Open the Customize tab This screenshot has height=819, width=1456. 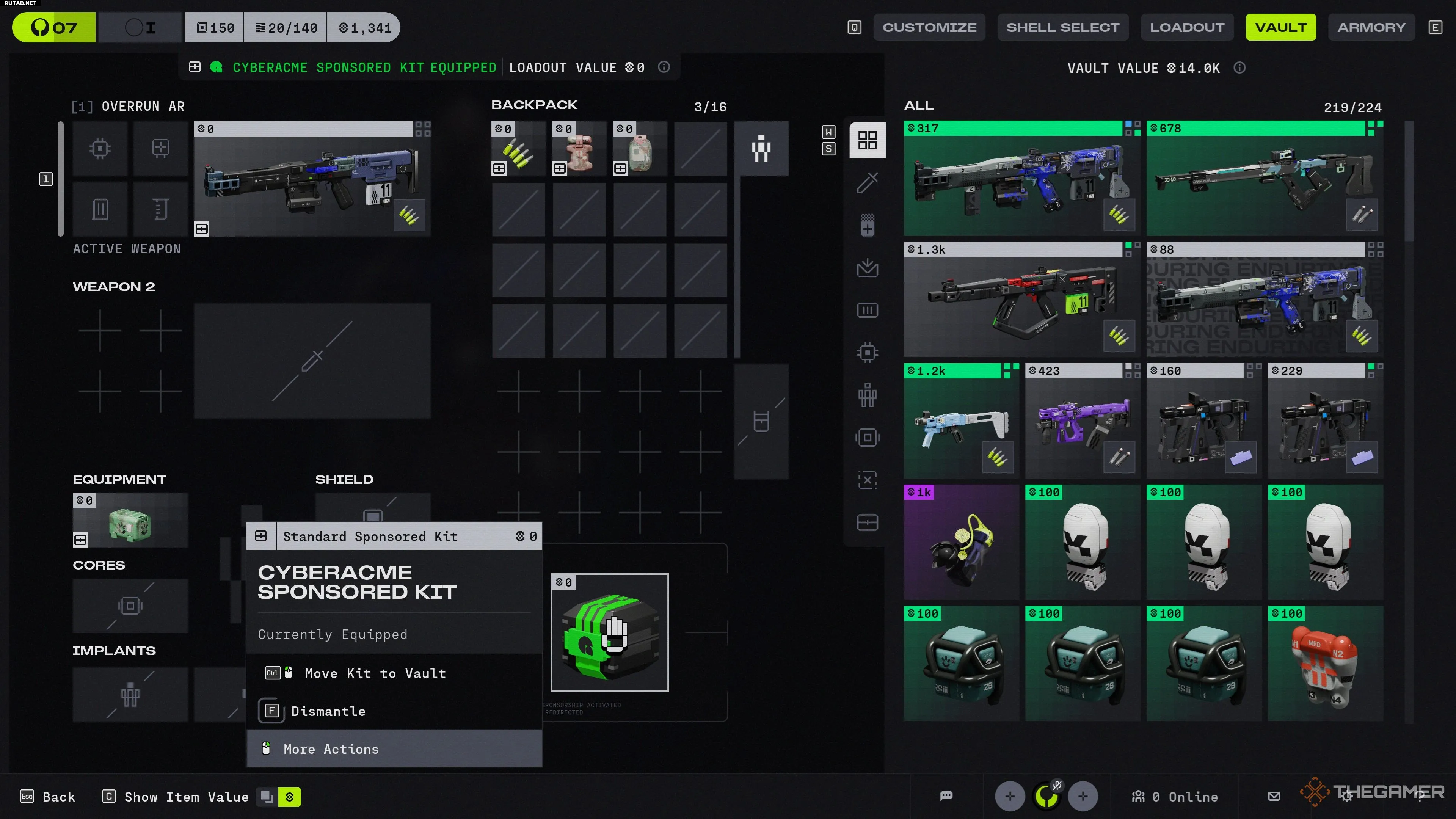[929, 27]
